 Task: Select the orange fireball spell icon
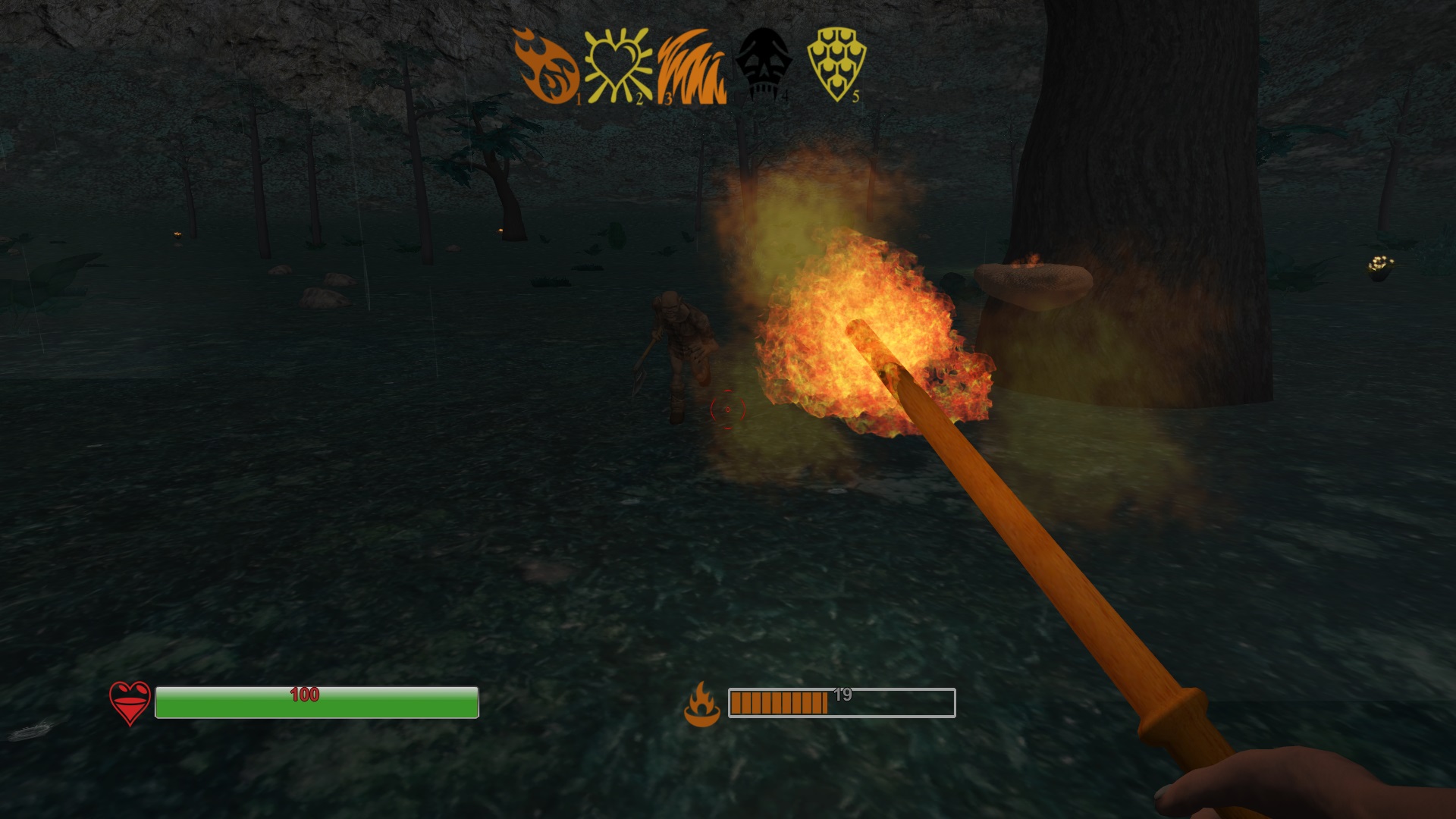pos(545,67)
